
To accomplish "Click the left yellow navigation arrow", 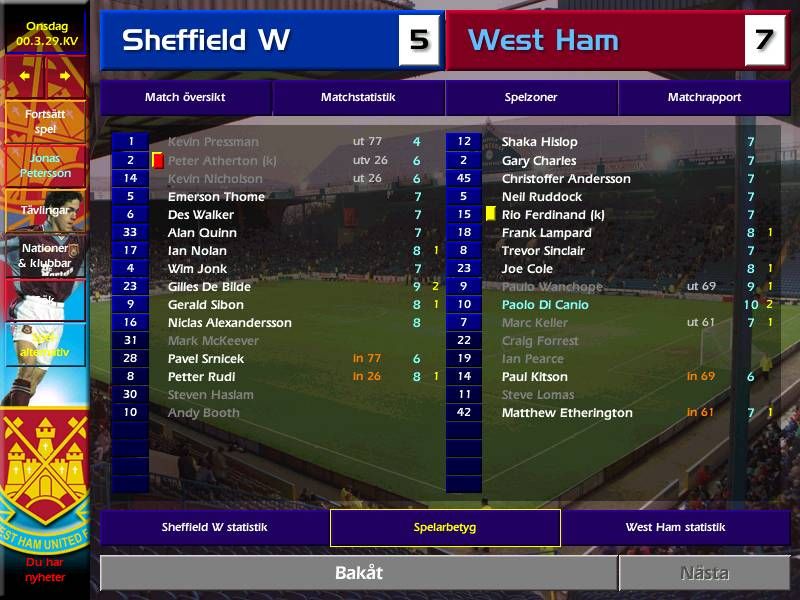I will click(25, 75).
